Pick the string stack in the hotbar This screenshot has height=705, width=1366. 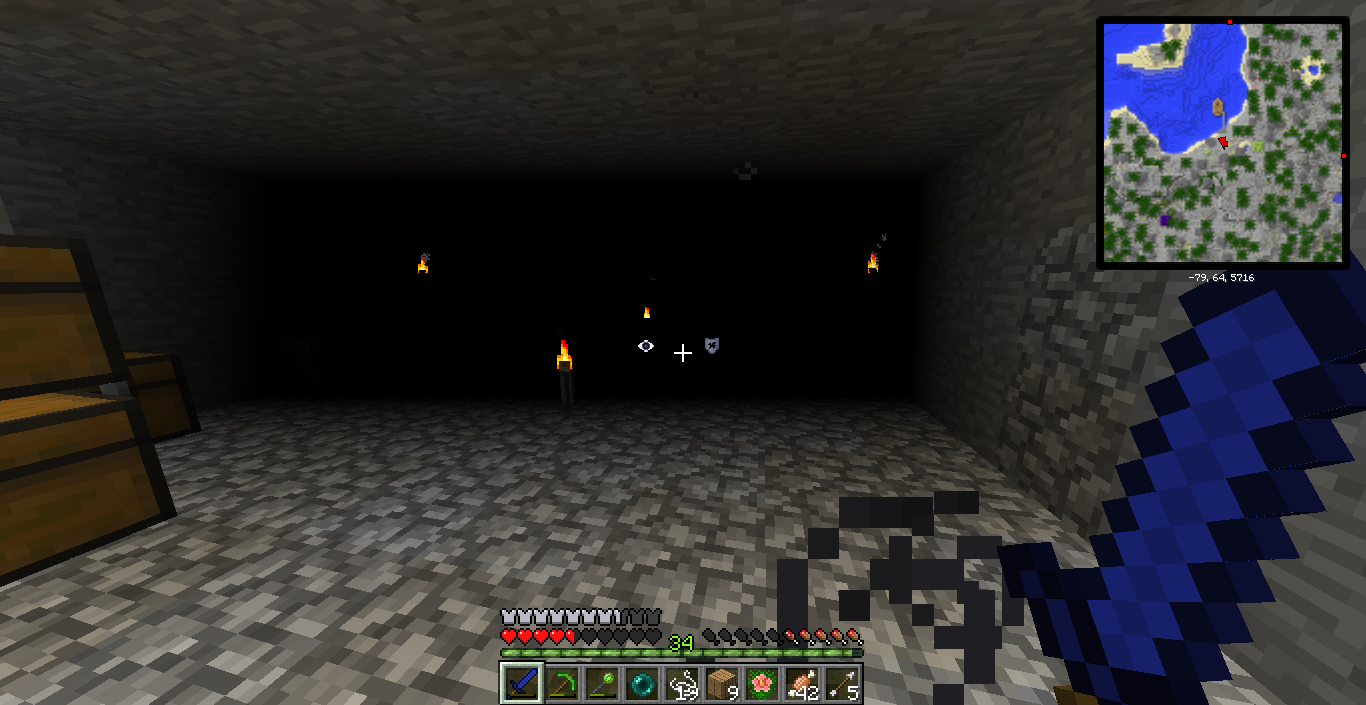click(682, 684)
